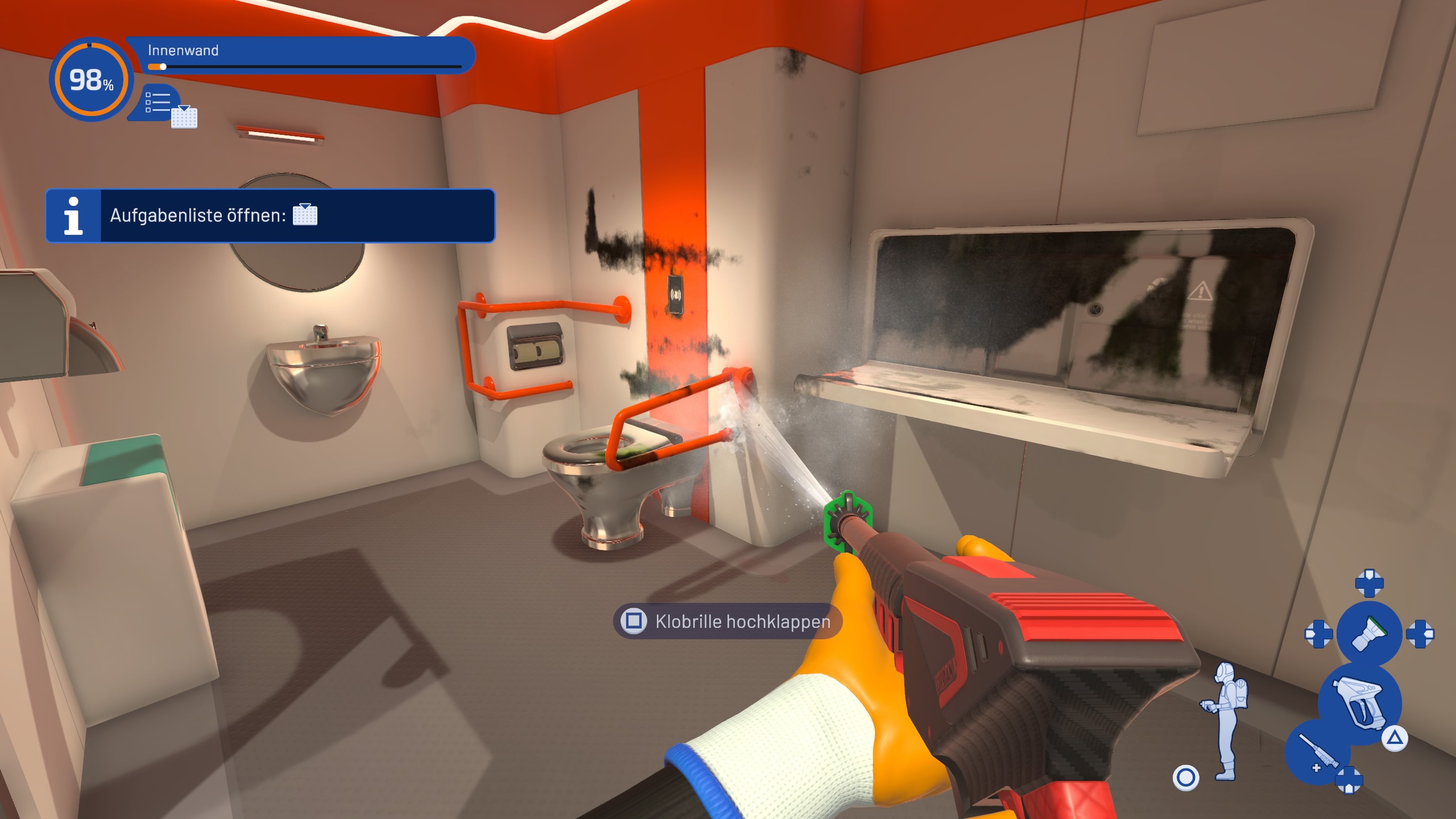The width and height of the screenshot is (1456, 819).
Task: Click the right D-pad arrow beside the nozzle
Action: [1421, 634]
